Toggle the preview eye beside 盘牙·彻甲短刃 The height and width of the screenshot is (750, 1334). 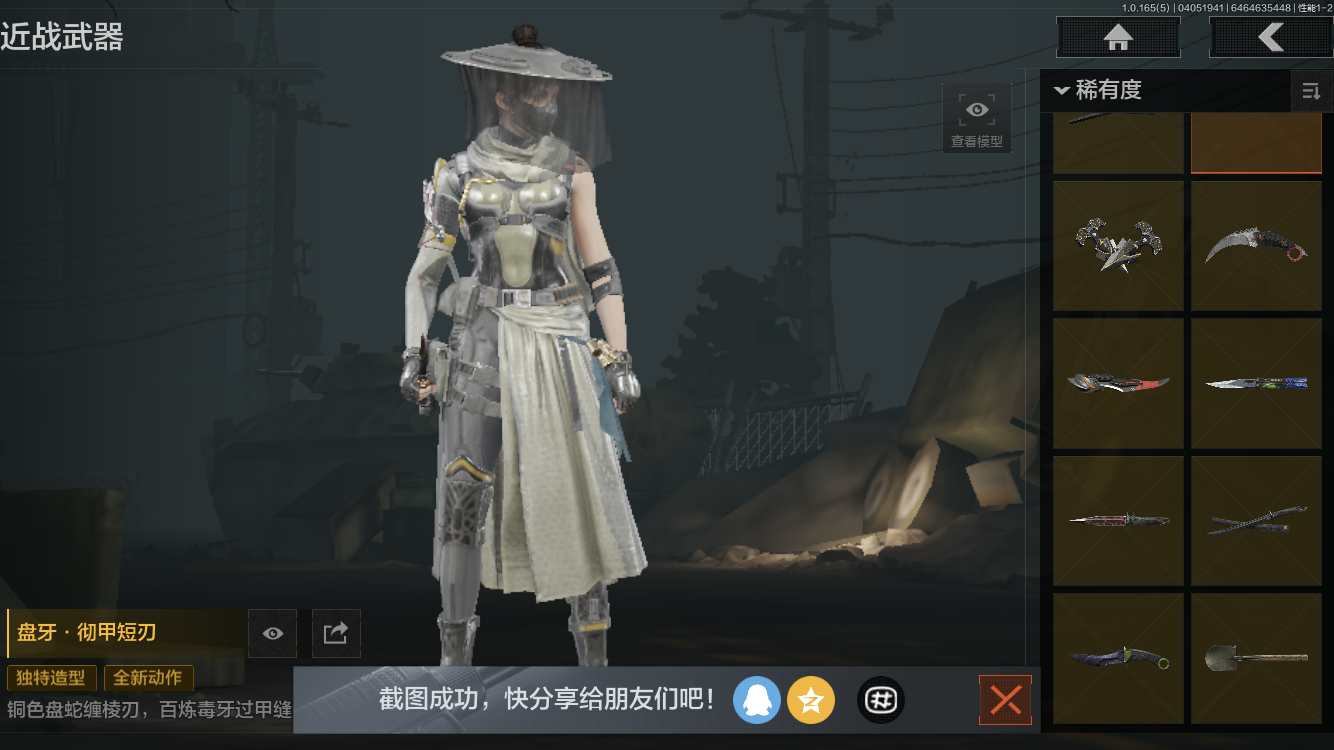[271, 633]
